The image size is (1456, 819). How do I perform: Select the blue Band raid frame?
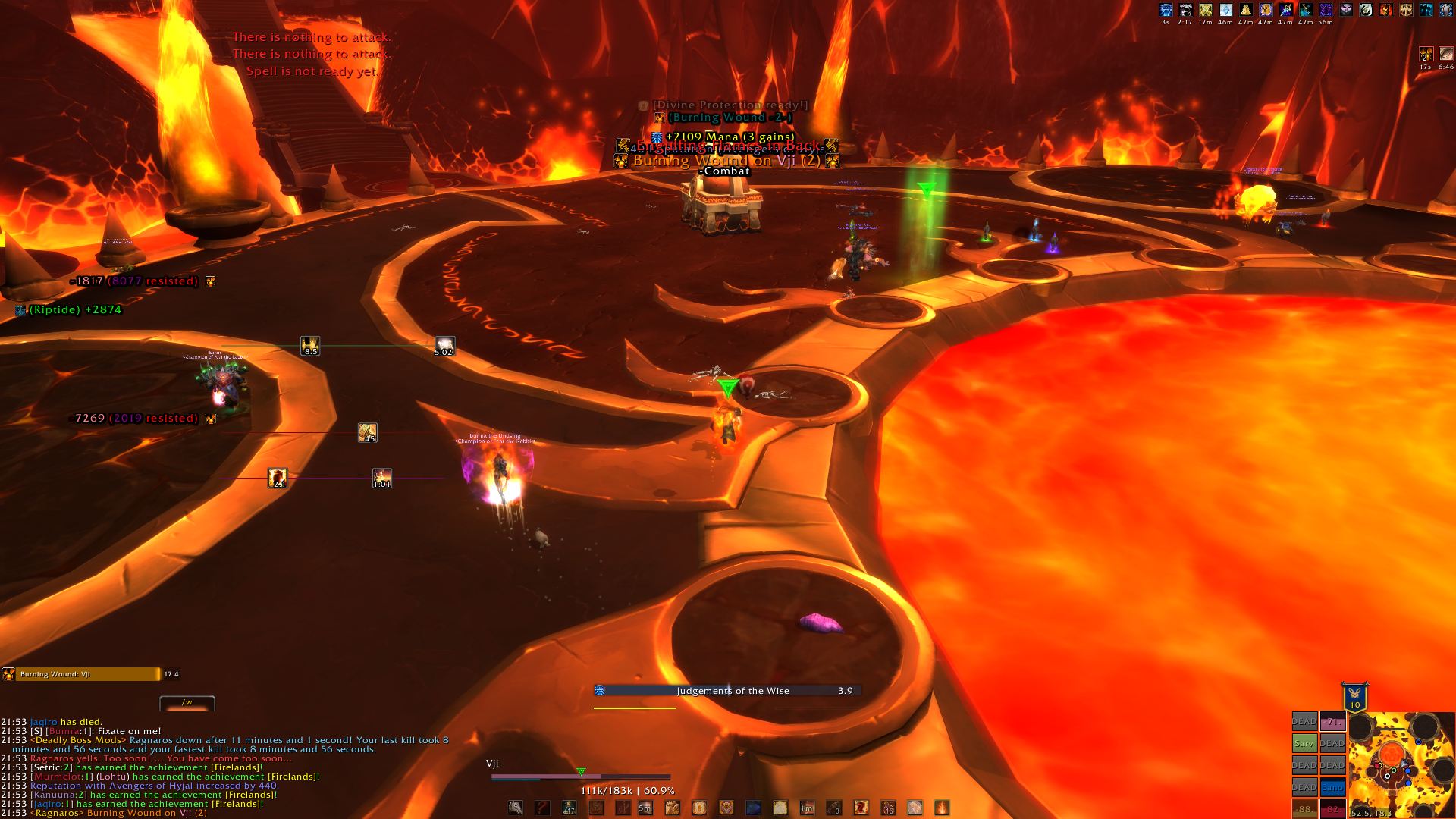pyautogui.click(x=1332, y=788)
